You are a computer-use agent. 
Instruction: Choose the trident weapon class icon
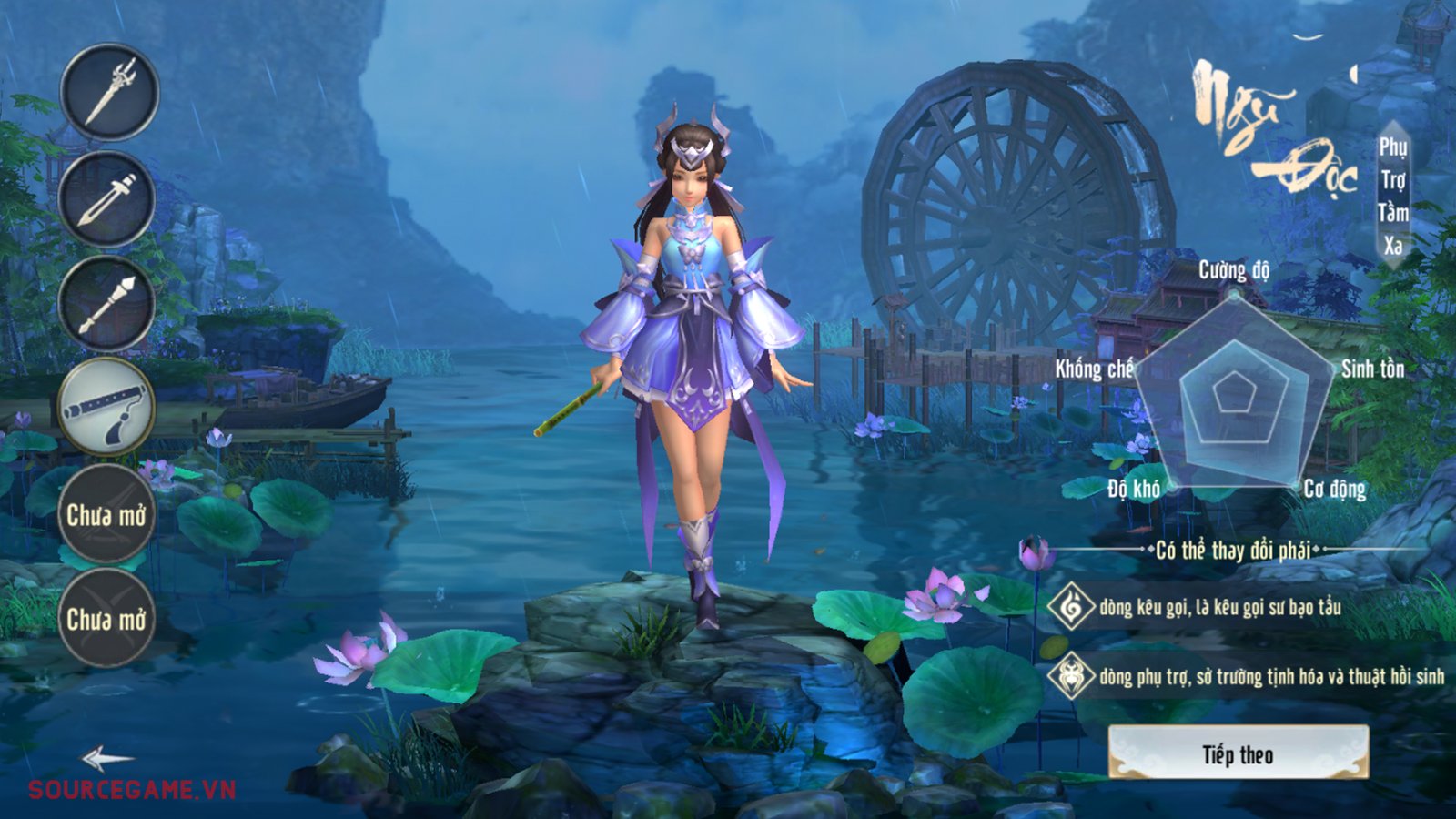[x=109, y=91]
